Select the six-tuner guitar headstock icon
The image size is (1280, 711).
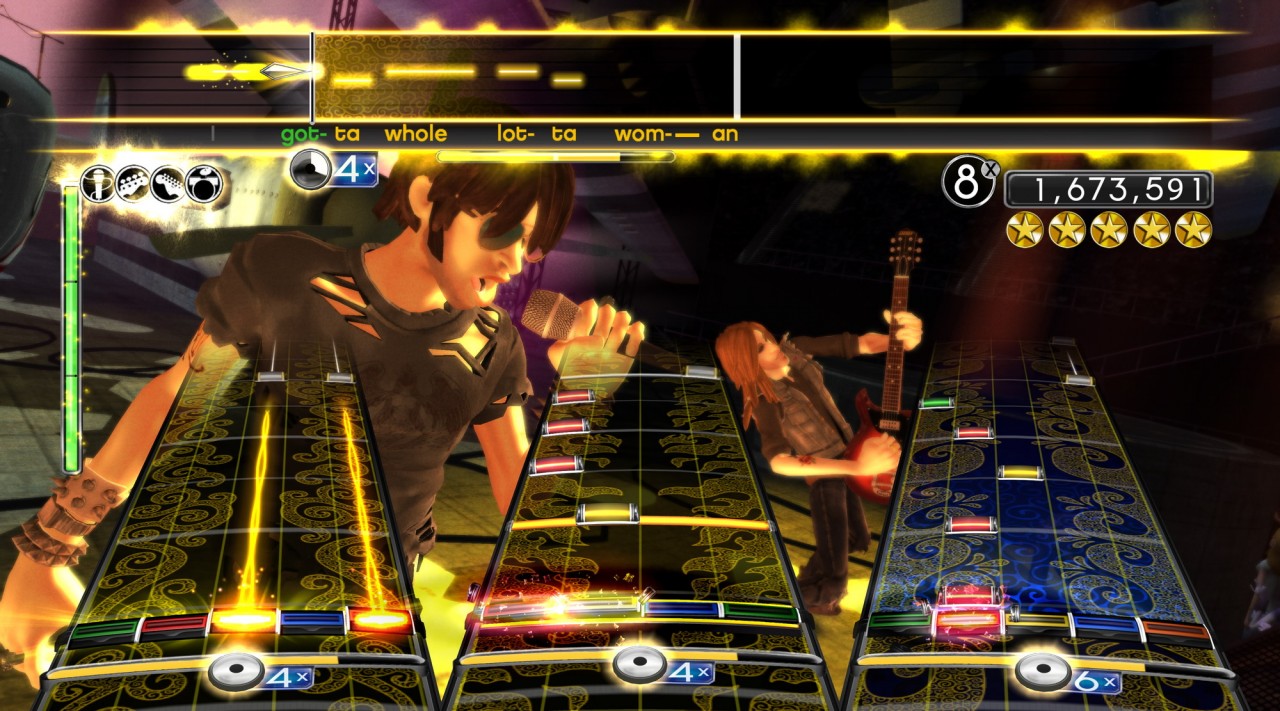coord(168,184)
